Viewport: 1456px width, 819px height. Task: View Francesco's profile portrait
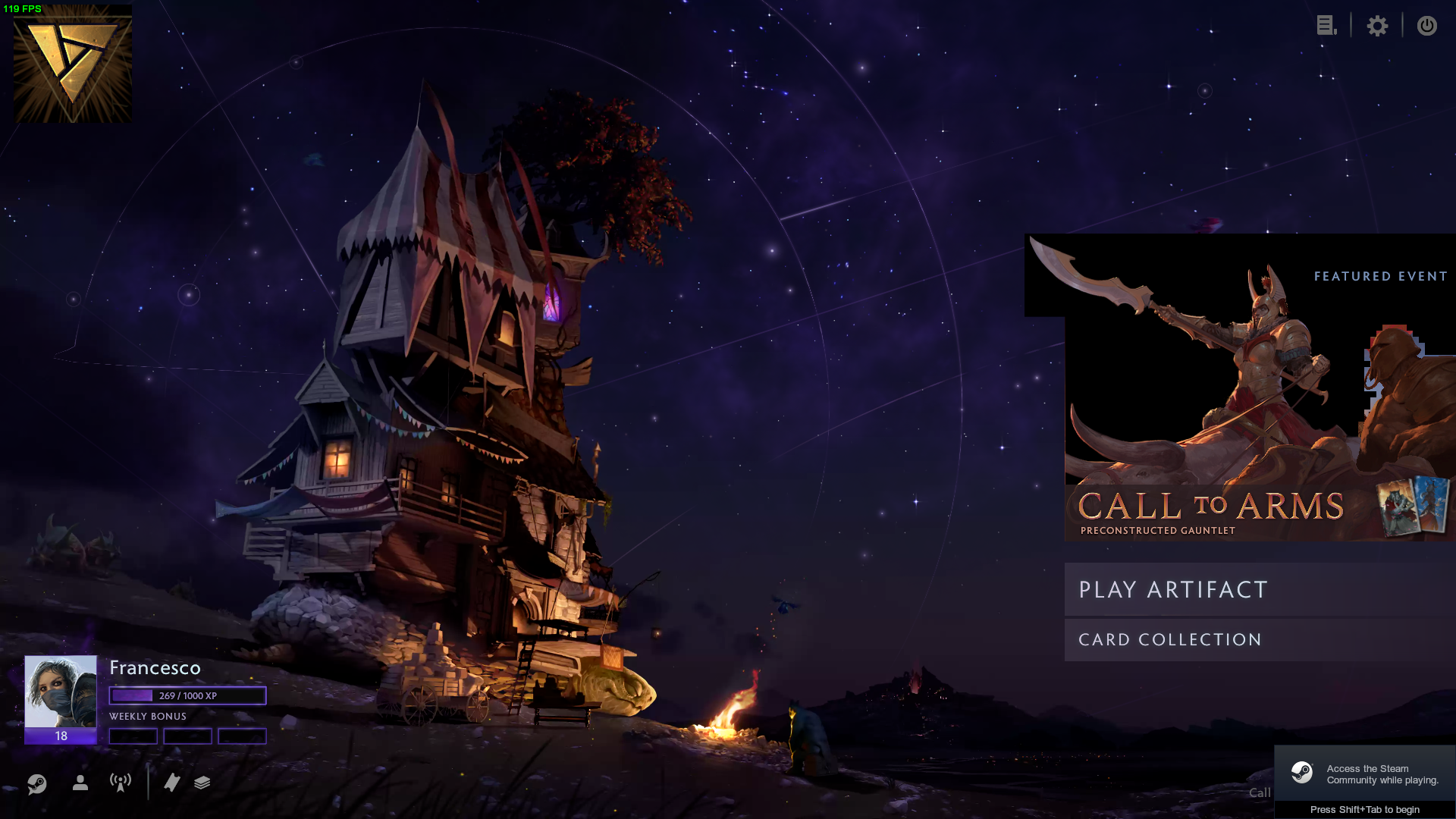click(61, 692)
